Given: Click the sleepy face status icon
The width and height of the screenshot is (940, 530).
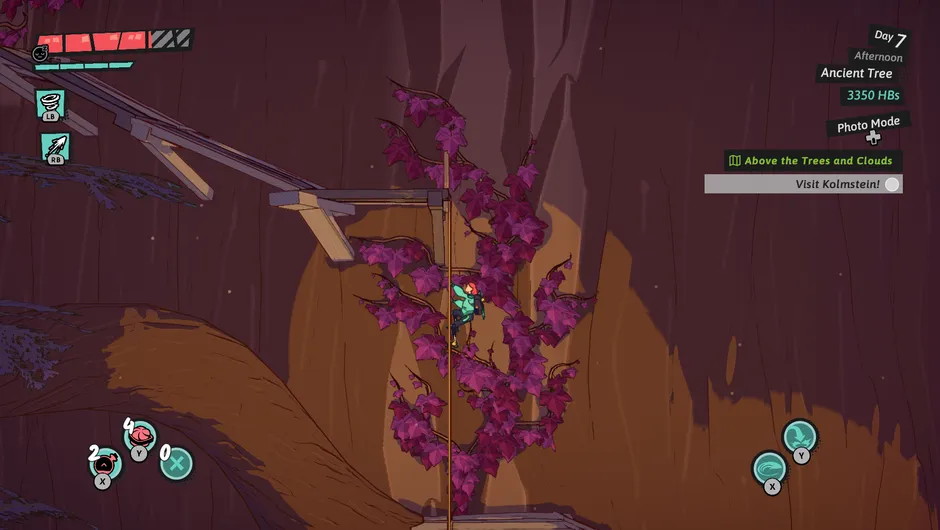Looking at the screenshot, I should pos(41,53).
